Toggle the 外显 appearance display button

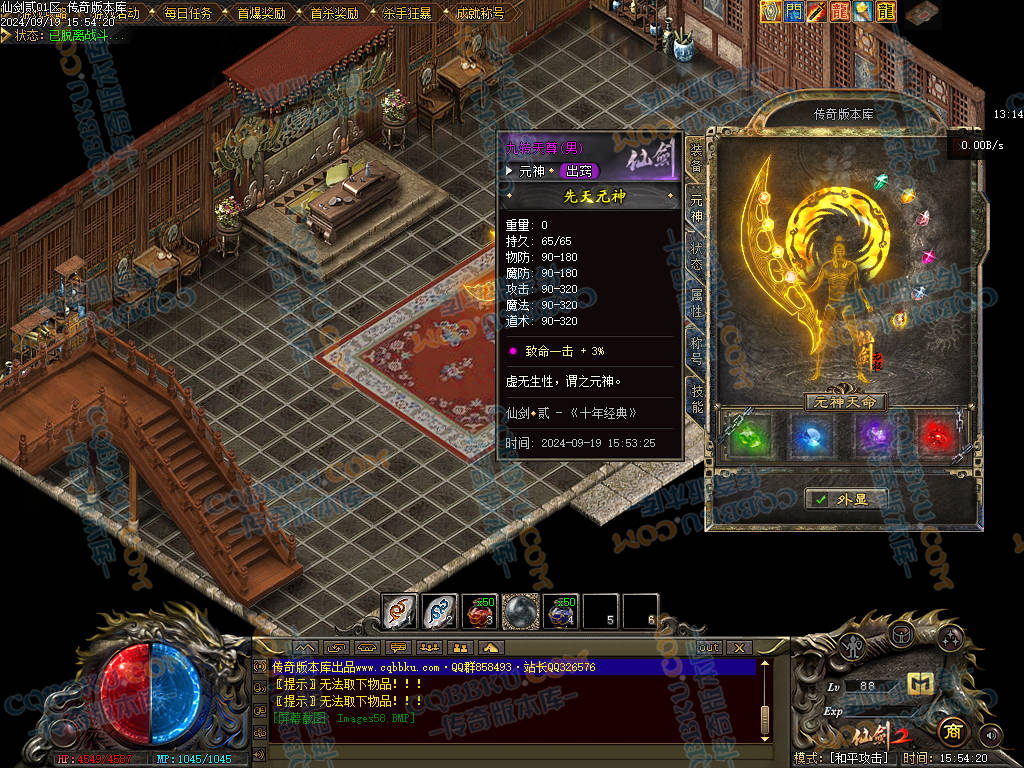coord(846,499)
